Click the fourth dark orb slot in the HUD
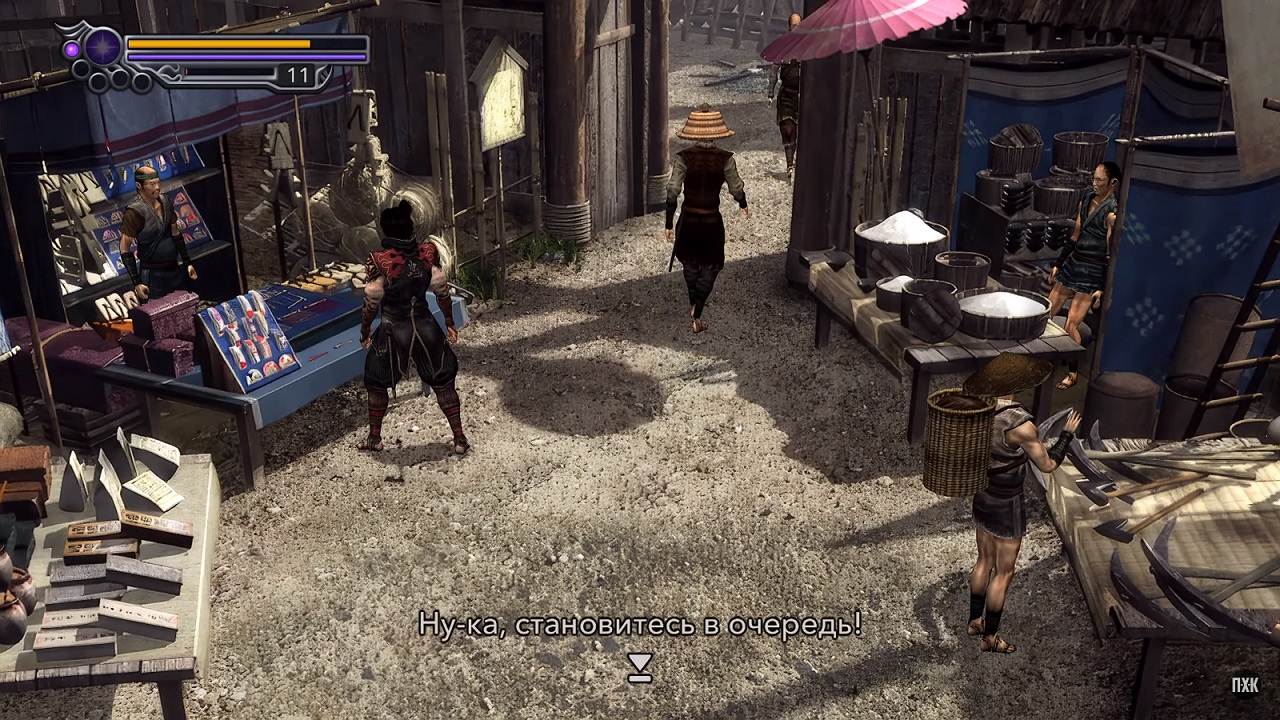The image size is (1280, 720). click(x=140, y=82)
